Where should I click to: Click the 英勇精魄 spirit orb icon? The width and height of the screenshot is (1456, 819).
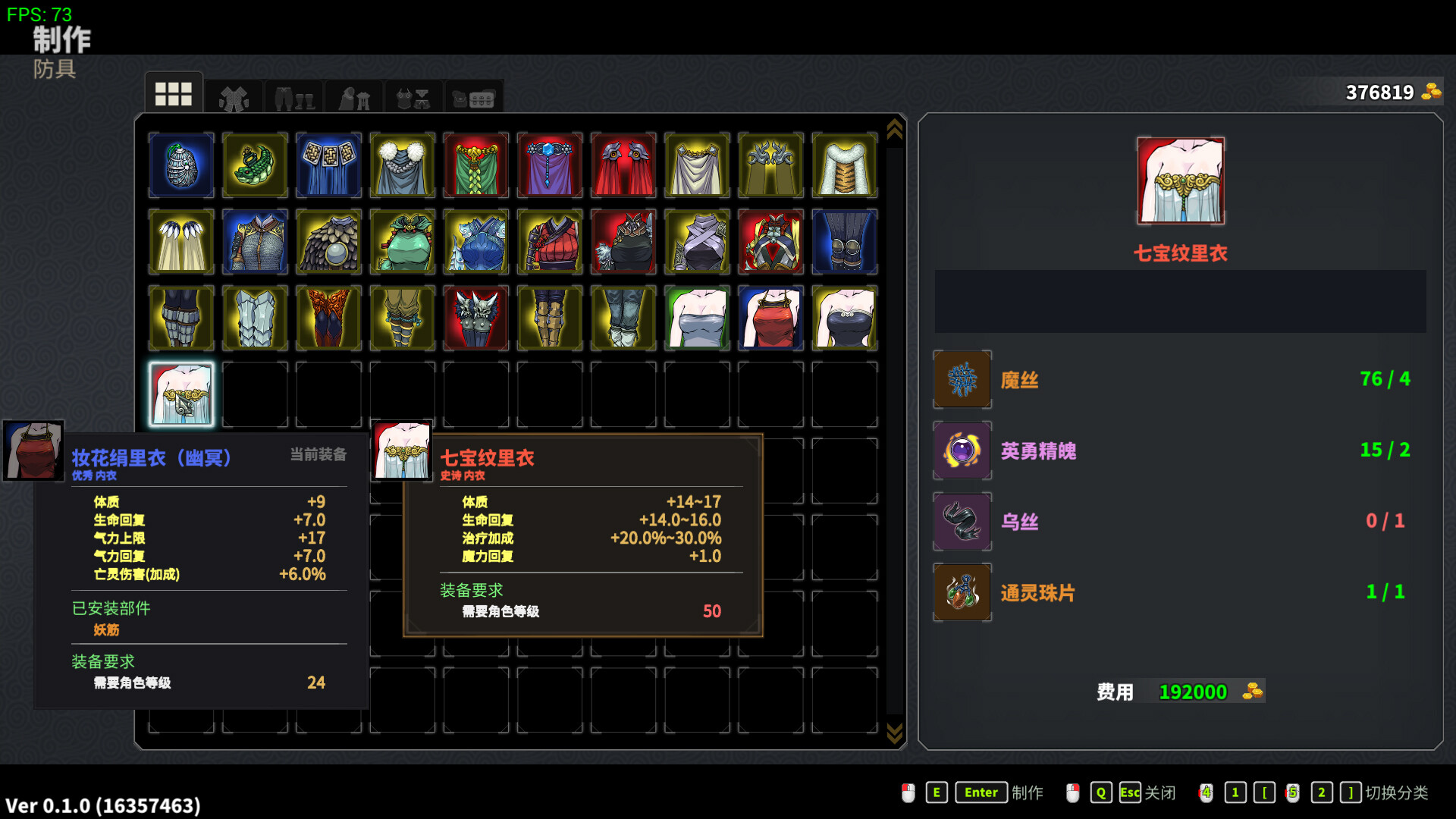coord(962,450)
